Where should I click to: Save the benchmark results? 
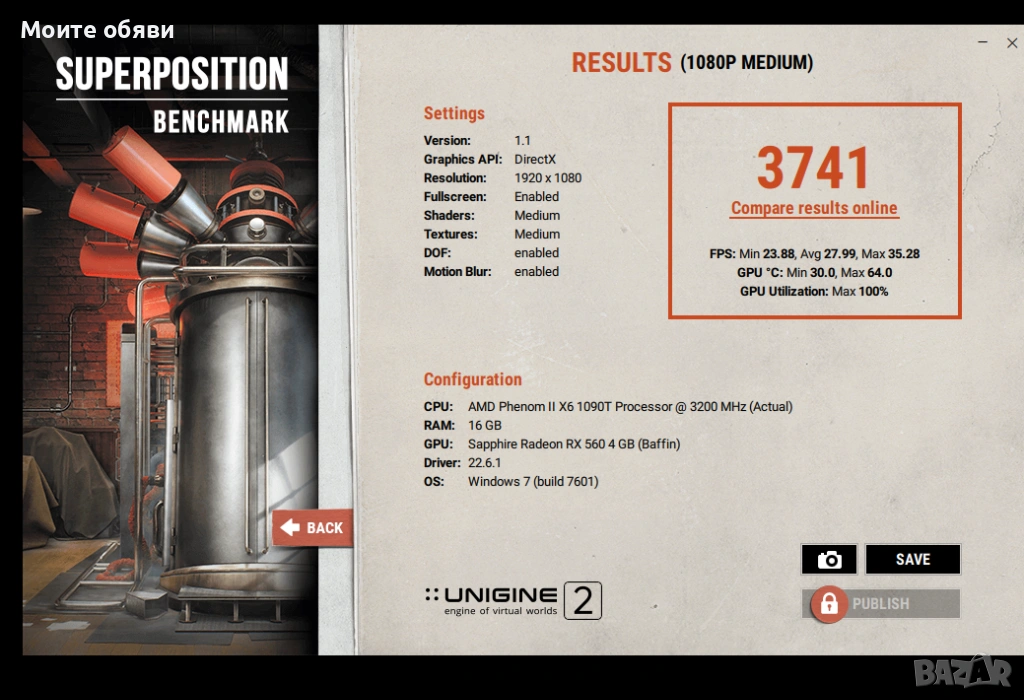click(912, 560)
